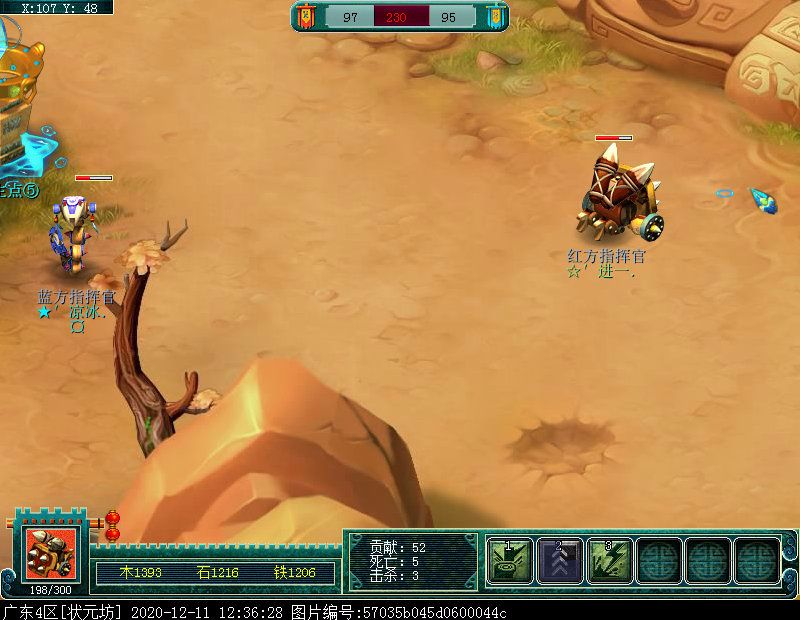Use skill 2 with the upward chevrons
The height and width of the screenshot is (620, 800).
tap(560, 560)
